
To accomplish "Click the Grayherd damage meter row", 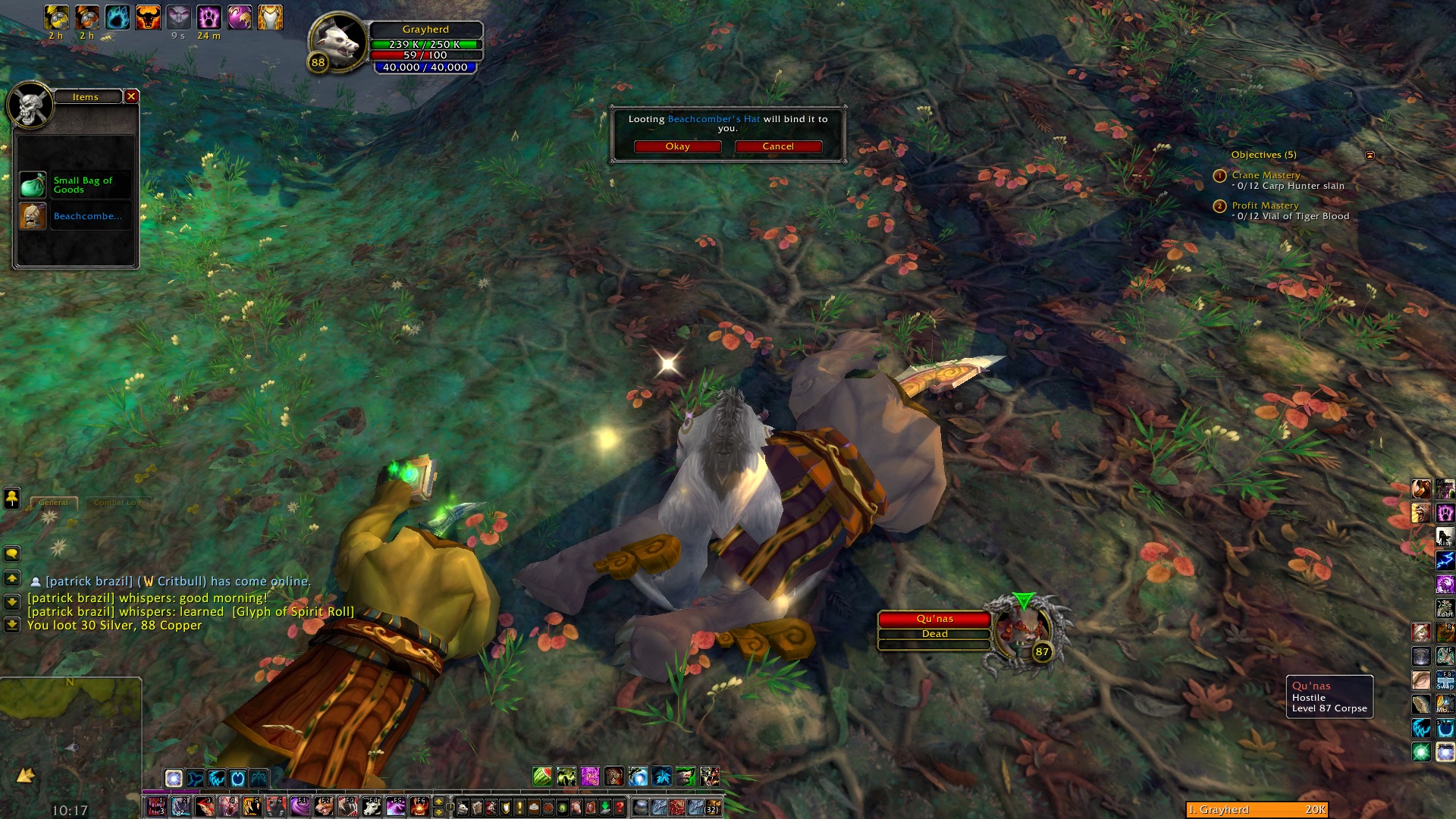I will point(1257,809).
